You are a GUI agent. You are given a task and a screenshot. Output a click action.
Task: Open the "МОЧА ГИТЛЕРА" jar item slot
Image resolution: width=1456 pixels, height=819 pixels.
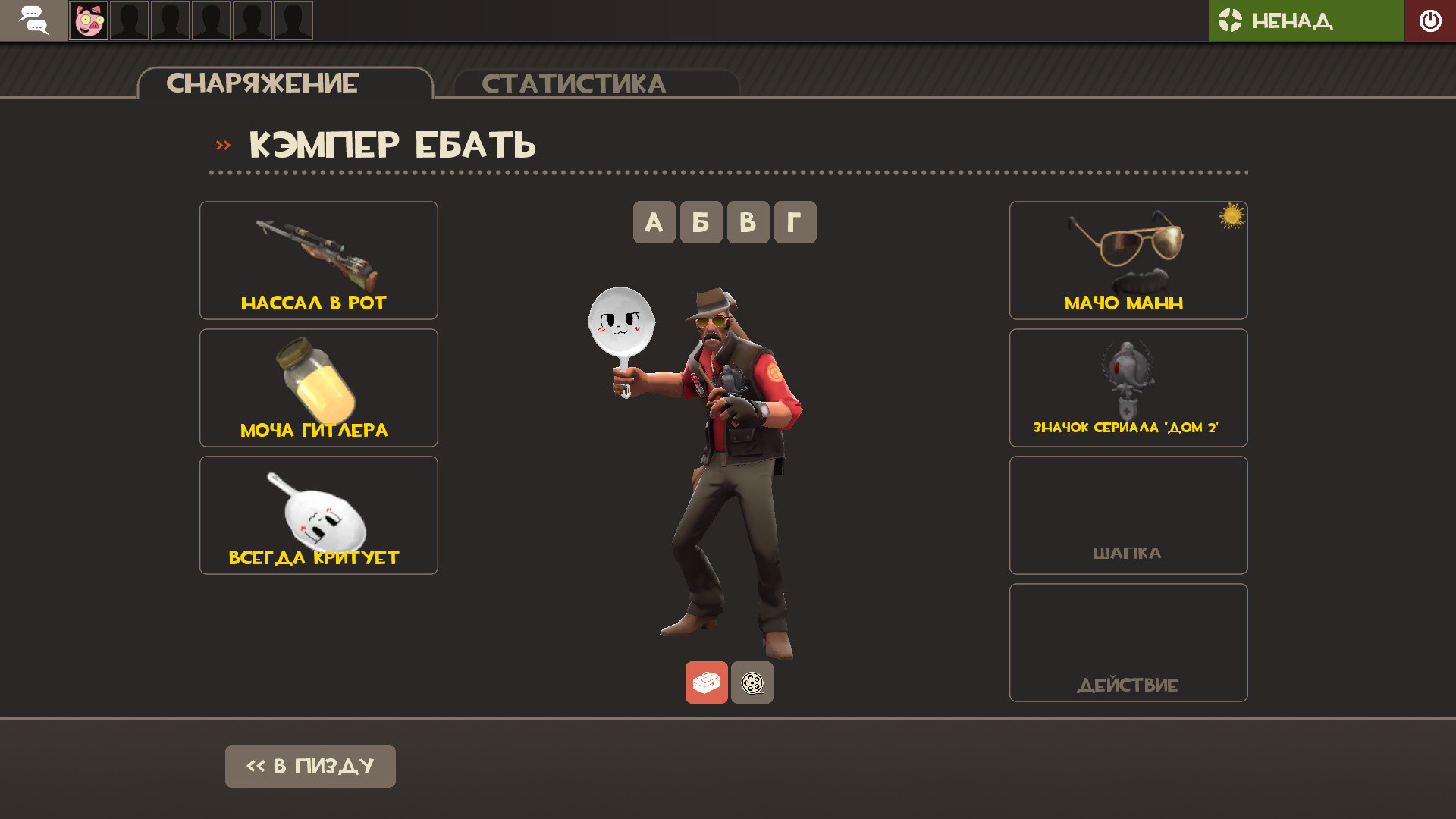pyautogui.click(x=318, y=387)
